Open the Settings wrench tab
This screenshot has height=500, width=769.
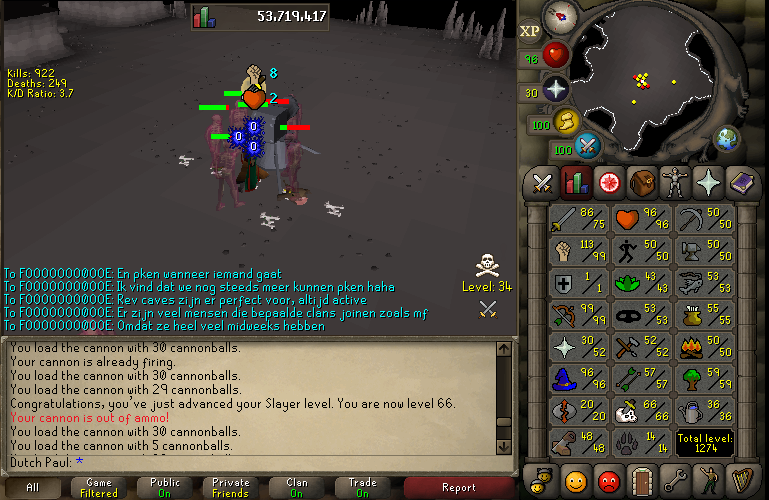tap(675, 478)
